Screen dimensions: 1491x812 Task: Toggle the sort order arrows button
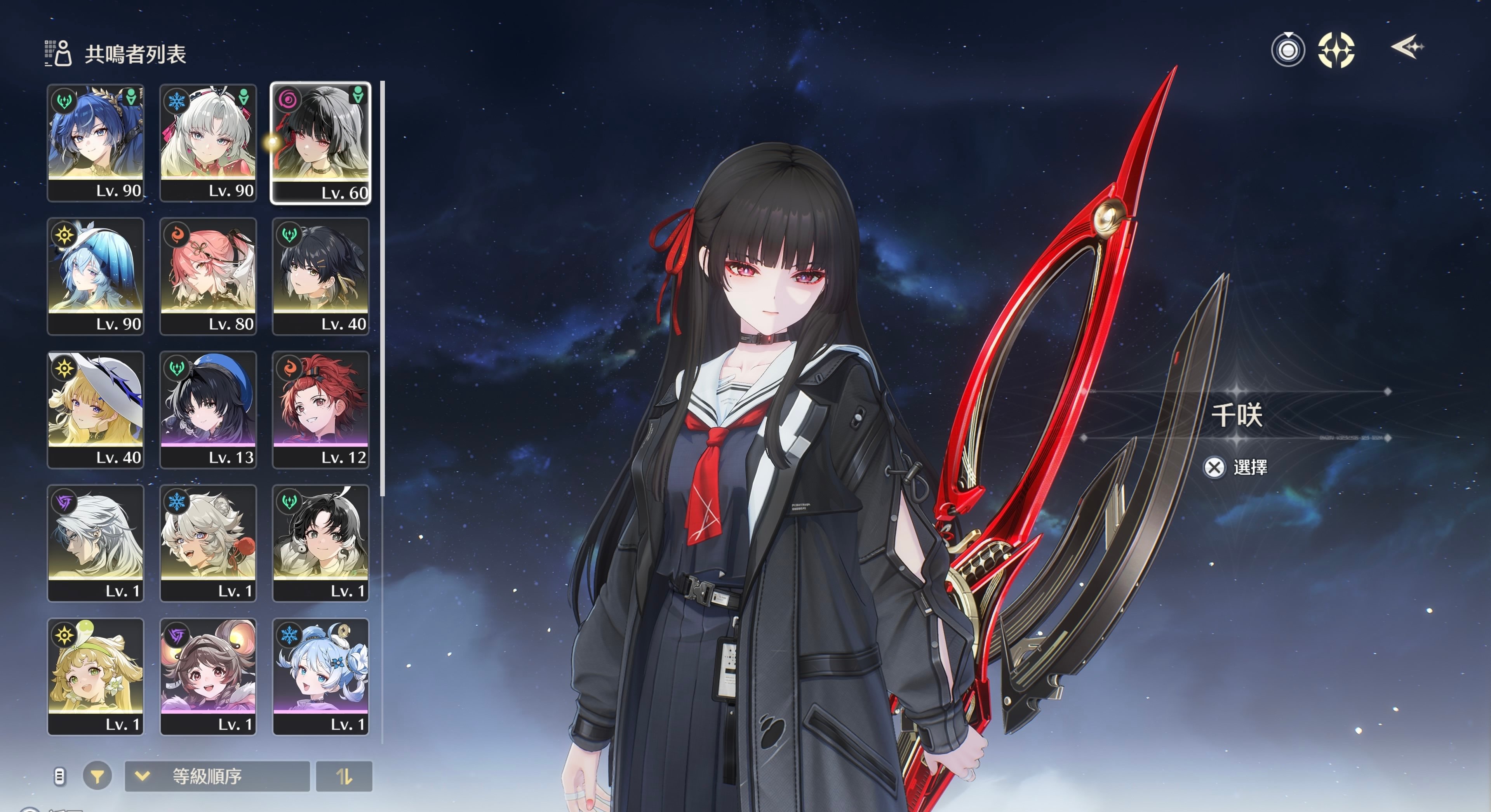pyautogui.click(x=344, y=776)
